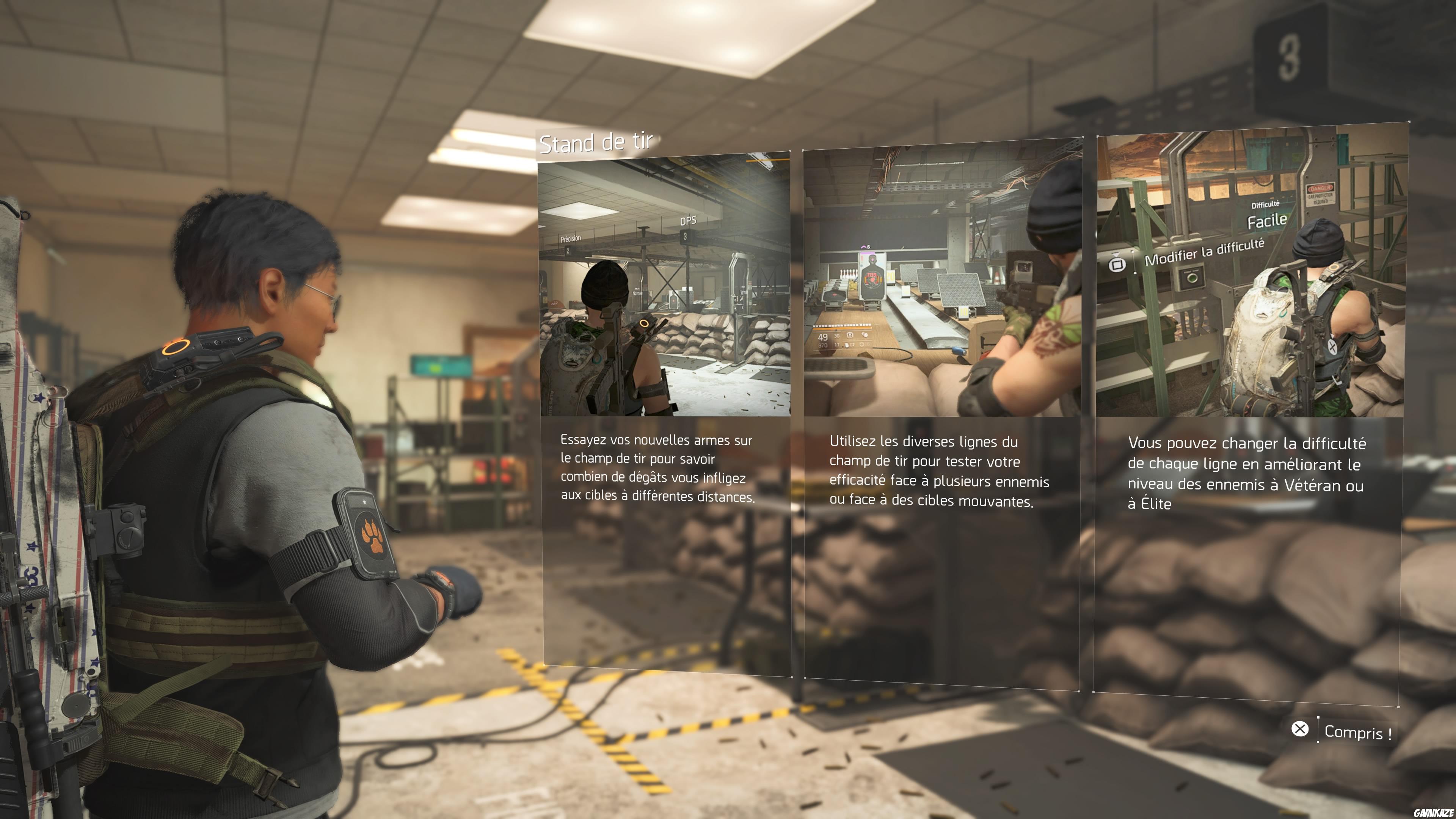
Task: Click the segmented ammo reserve bar in the HUD
Action: pyautogui.click(x=842, y=326)
